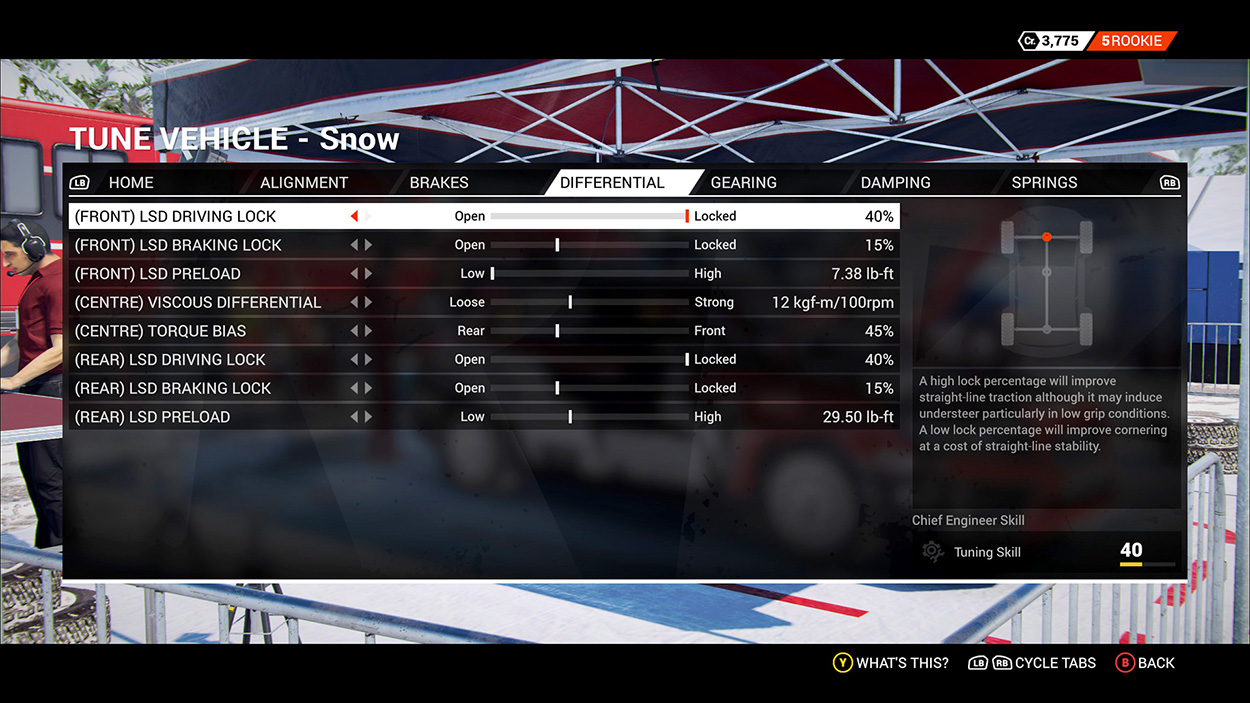Viewport: 1250px width, 703px height.
Task: Go to the GEARING tab
Action: (x=743, y=182)
